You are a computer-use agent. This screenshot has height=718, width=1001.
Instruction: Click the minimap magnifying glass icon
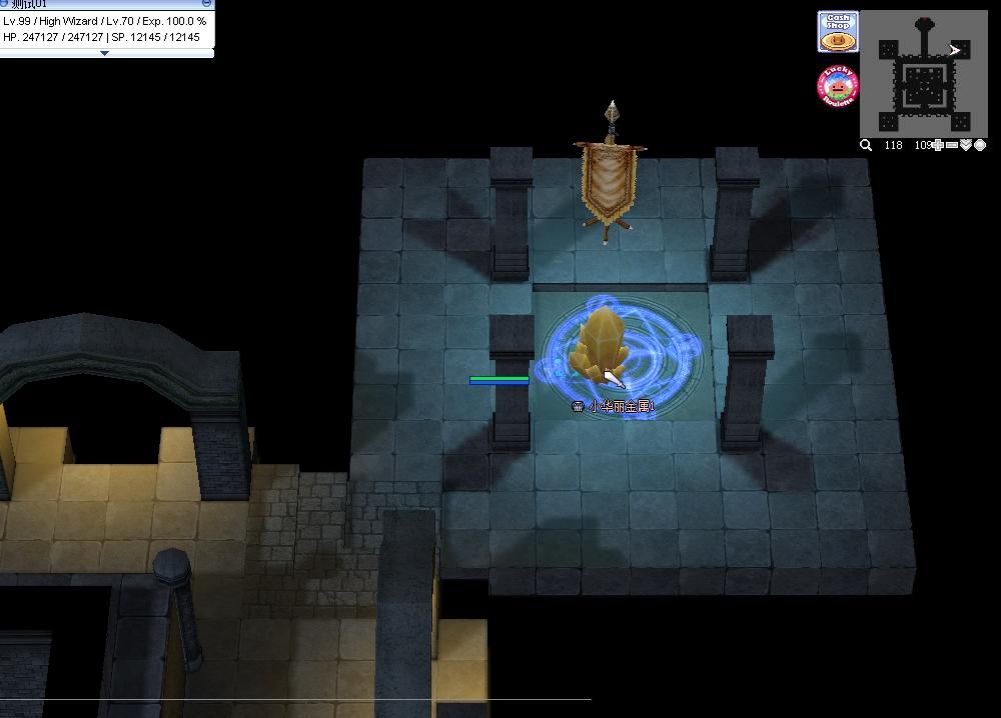(x=866, y=145)
